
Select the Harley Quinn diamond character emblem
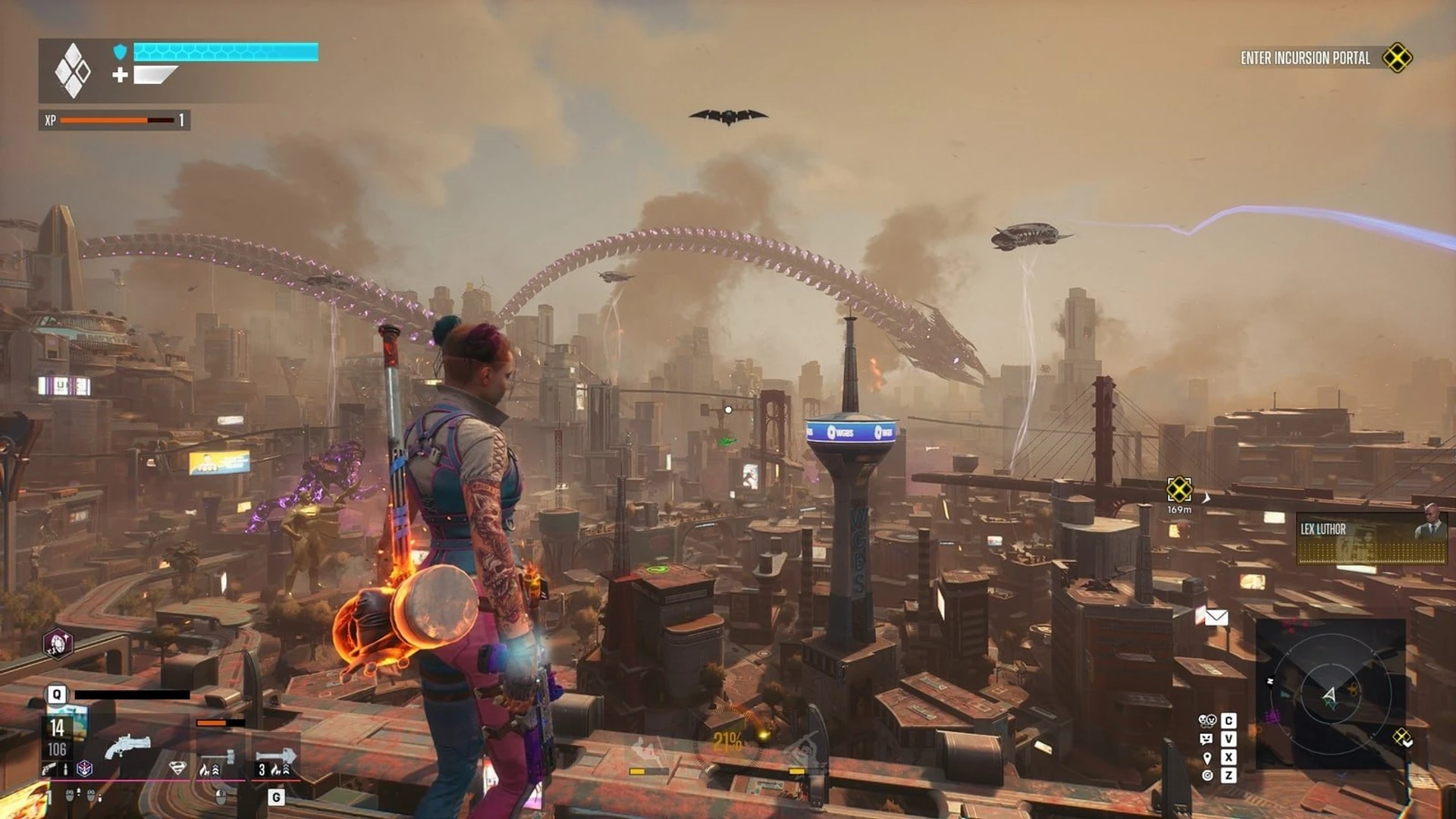pos(73,71)
